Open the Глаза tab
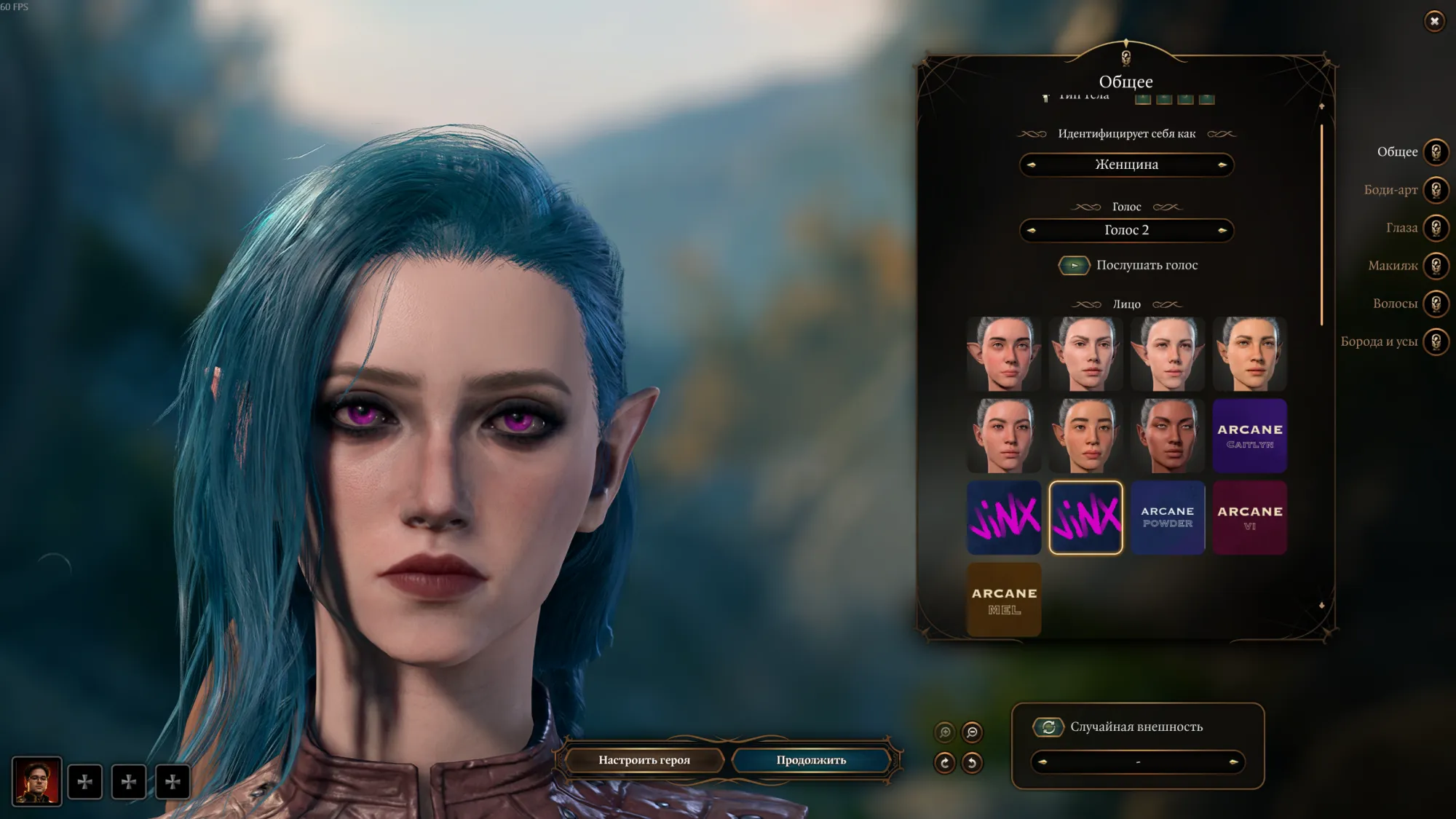 (1436, 228)
